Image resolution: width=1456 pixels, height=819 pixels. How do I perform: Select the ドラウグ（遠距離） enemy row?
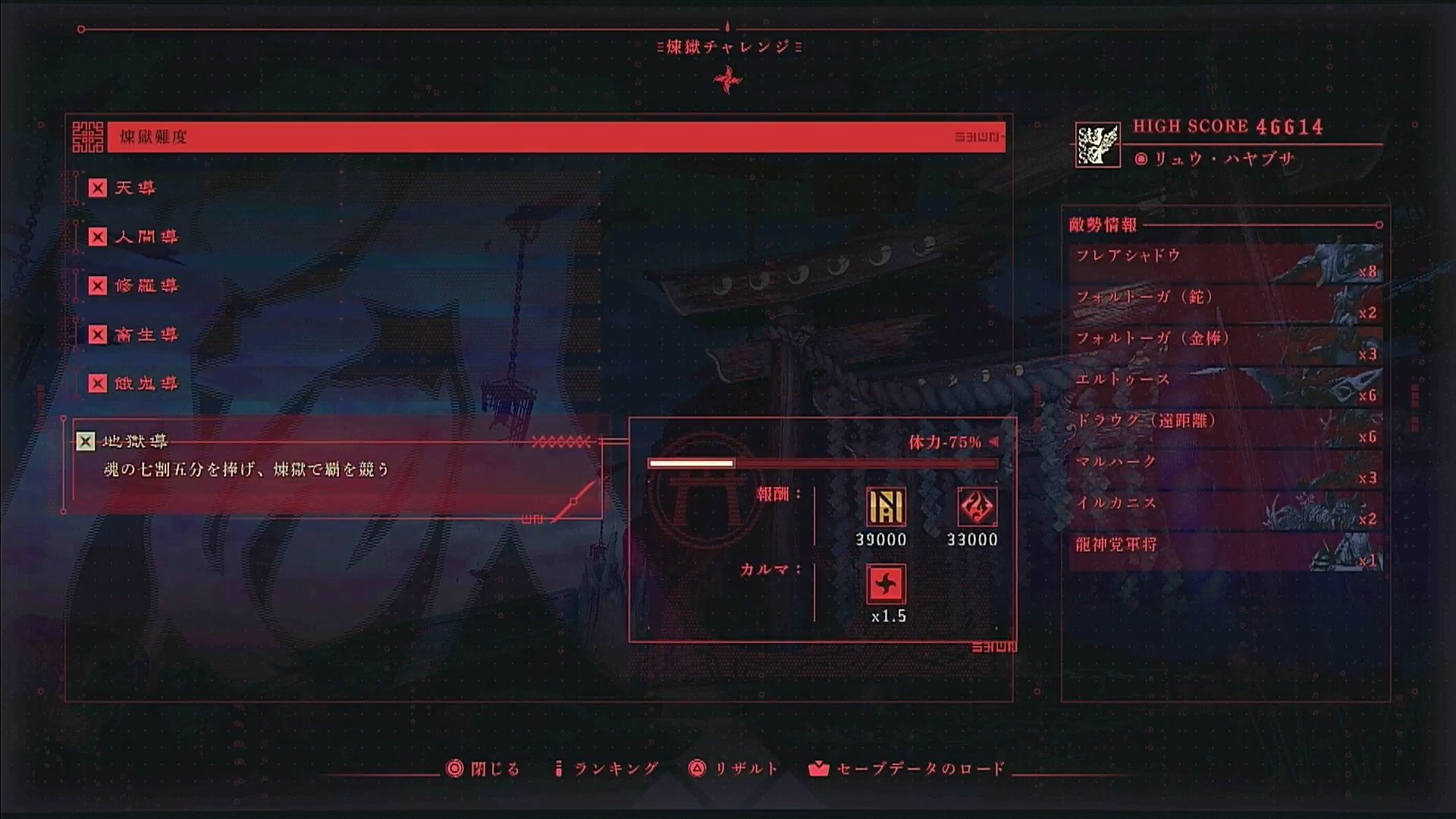[x=1225, y=428]
